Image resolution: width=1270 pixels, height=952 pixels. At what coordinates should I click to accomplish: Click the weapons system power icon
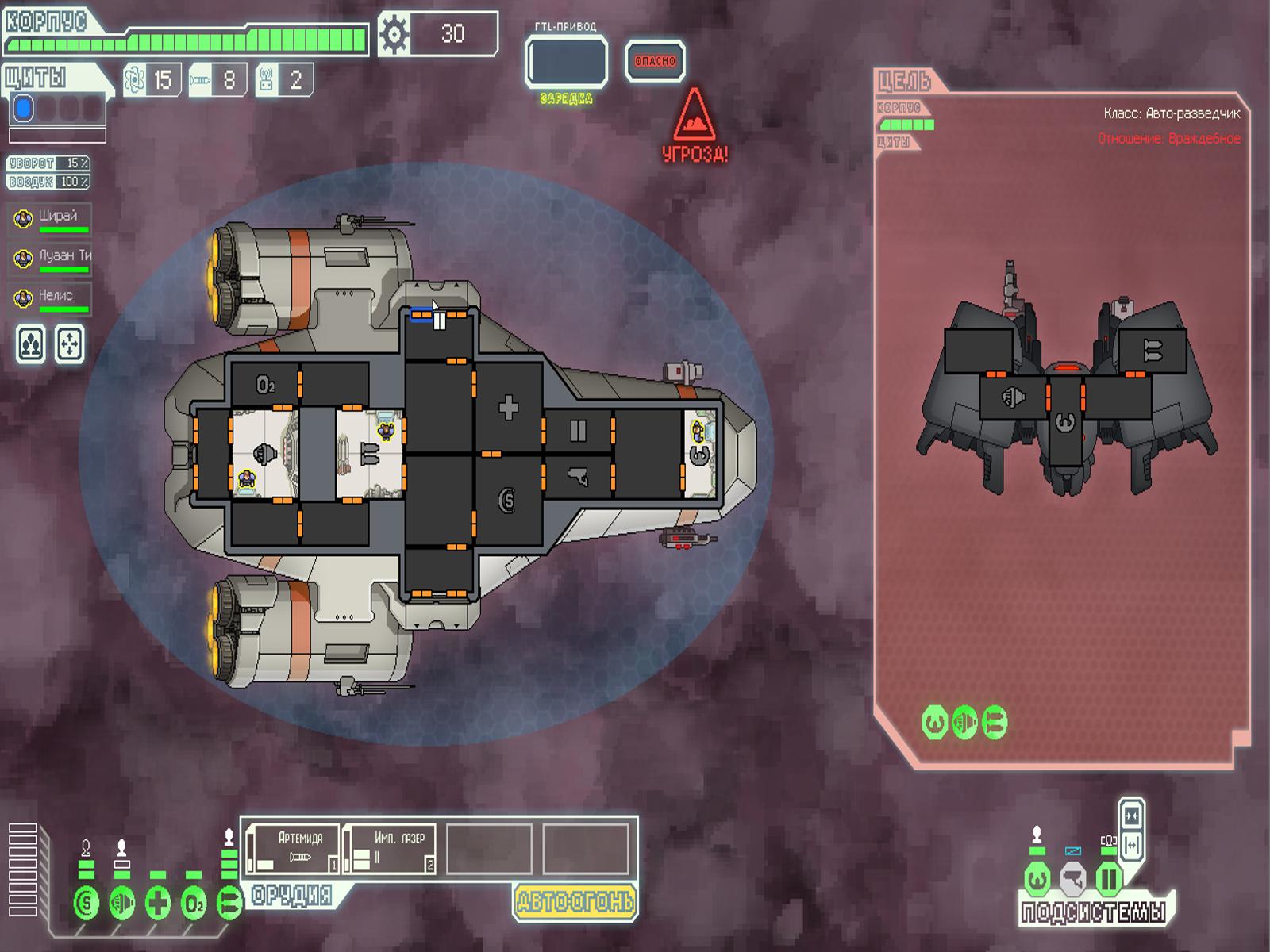229,903
